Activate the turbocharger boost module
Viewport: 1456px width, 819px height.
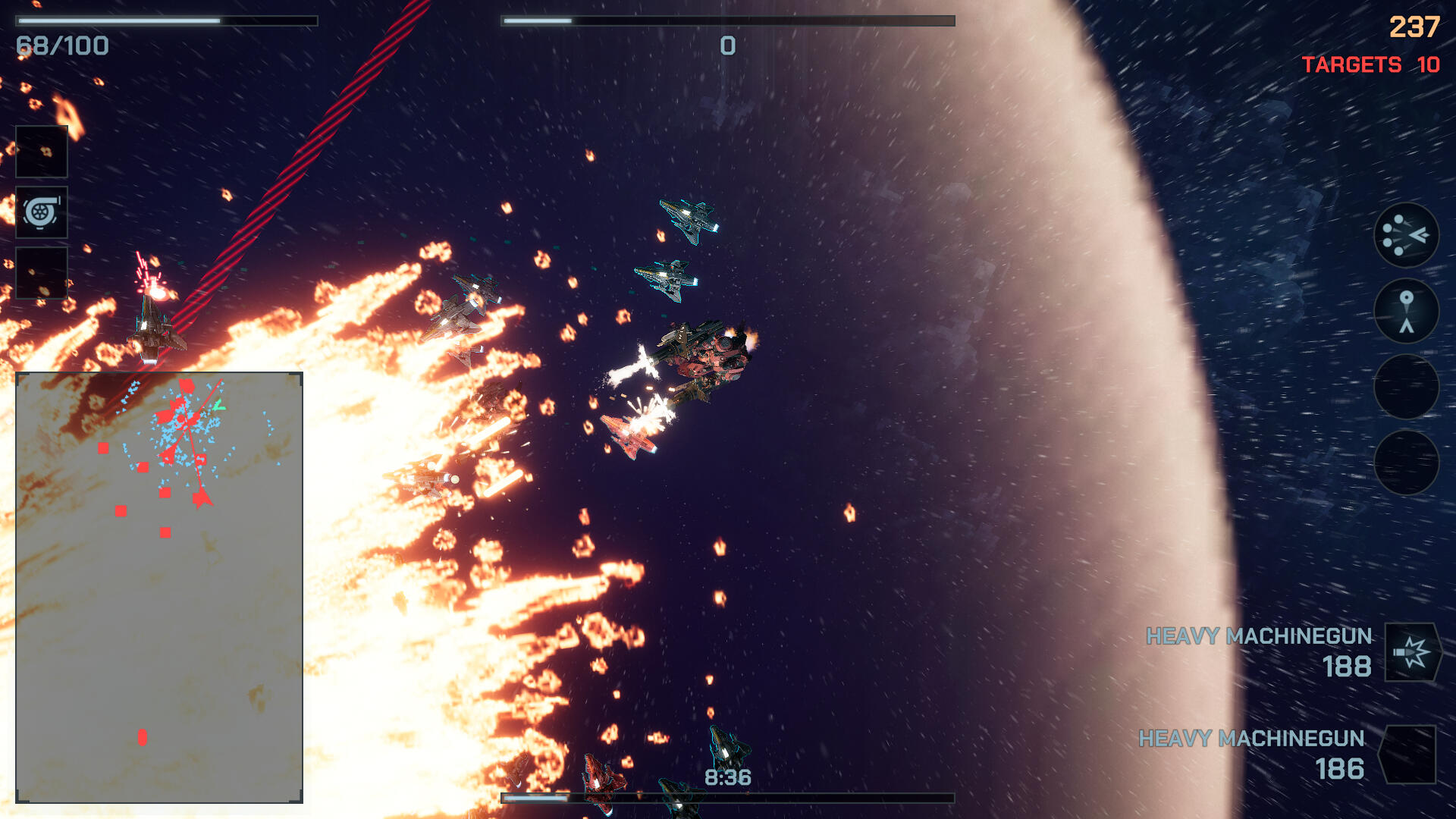(x=42, y=212)
